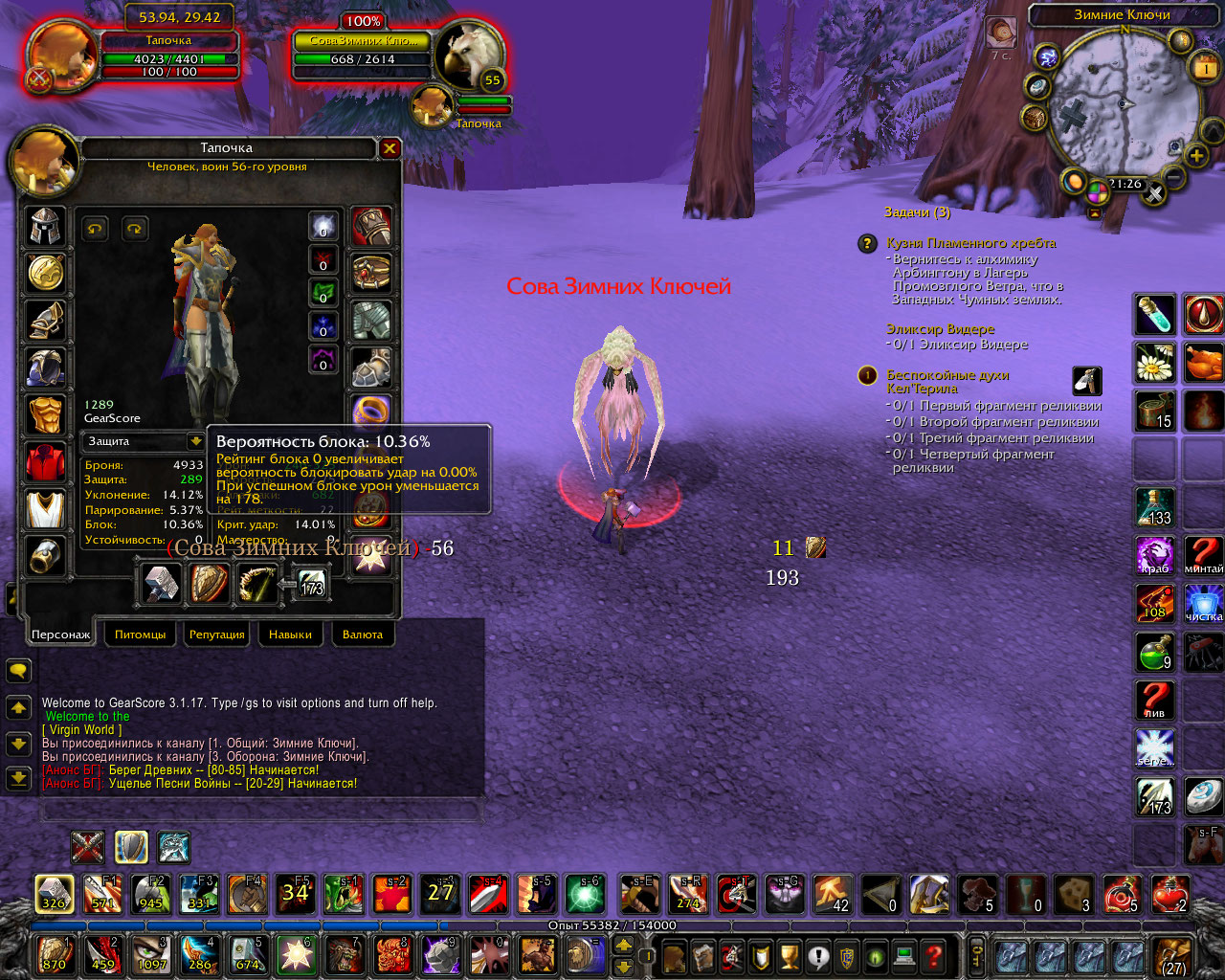Use the минтай macro button
The height and width of the screenshot is (980, 1225).
click(1204, 556)
